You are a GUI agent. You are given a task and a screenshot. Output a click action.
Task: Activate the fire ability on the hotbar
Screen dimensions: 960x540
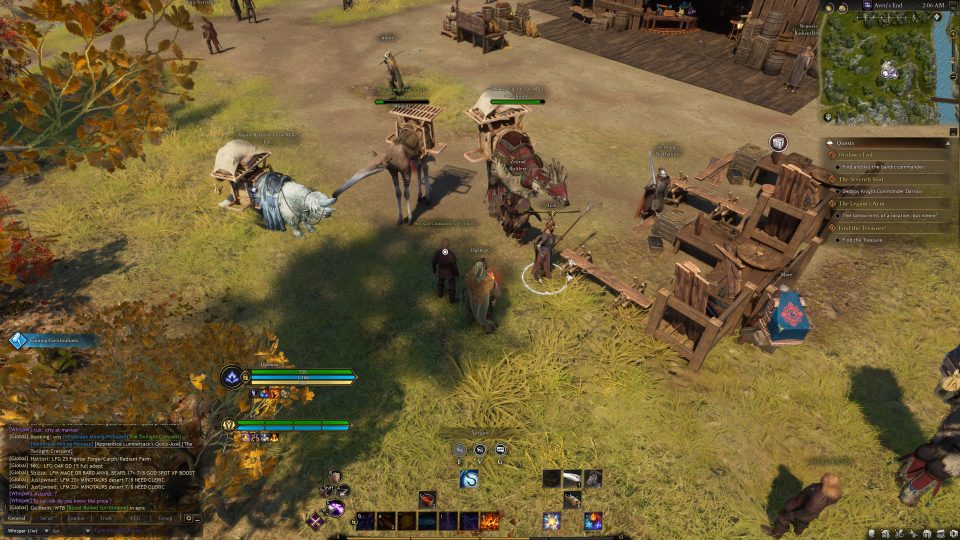click(490, 521)
